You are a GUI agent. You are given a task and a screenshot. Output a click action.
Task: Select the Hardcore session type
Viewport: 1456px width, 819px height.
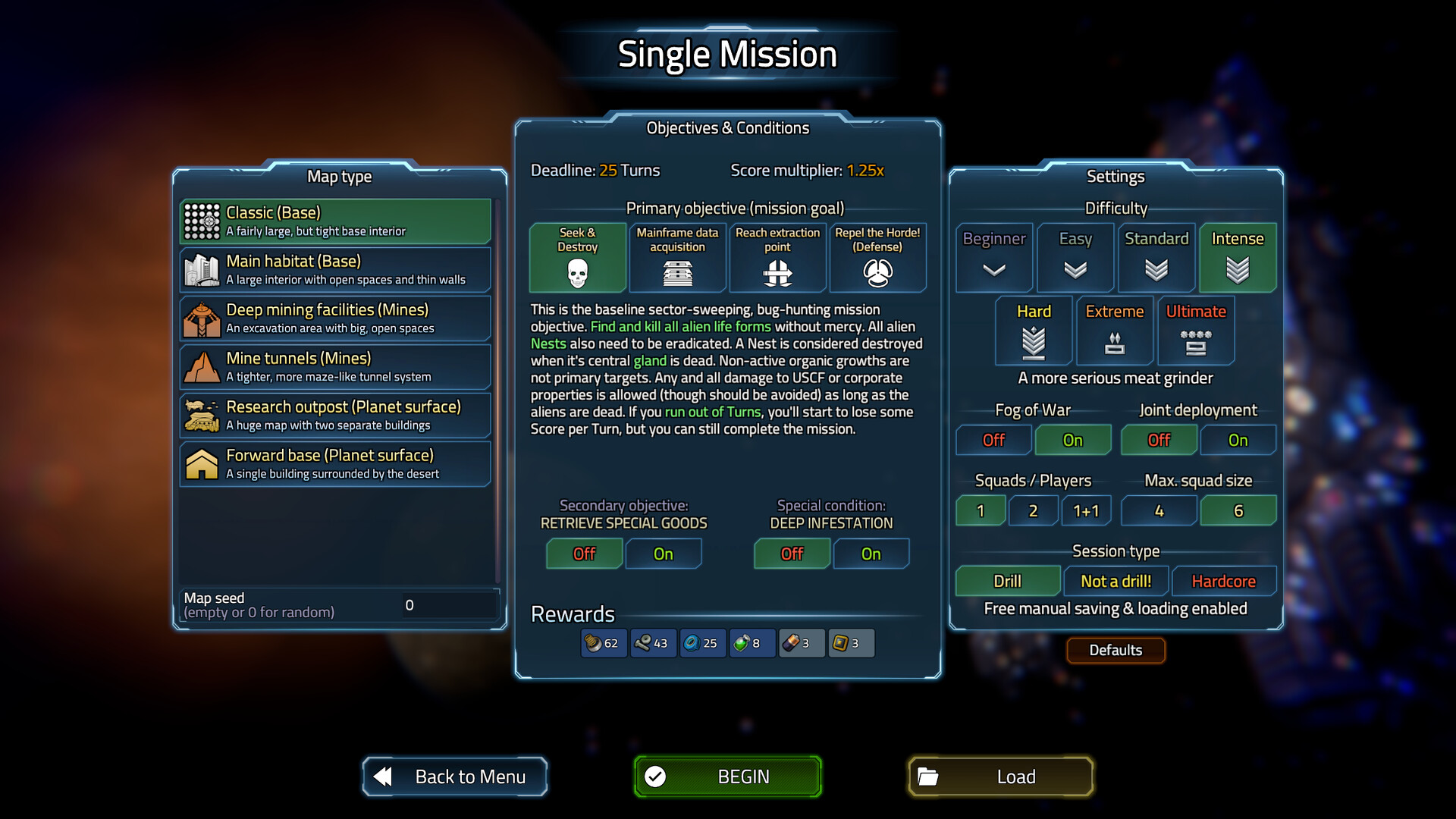(x=1224, y=581)
